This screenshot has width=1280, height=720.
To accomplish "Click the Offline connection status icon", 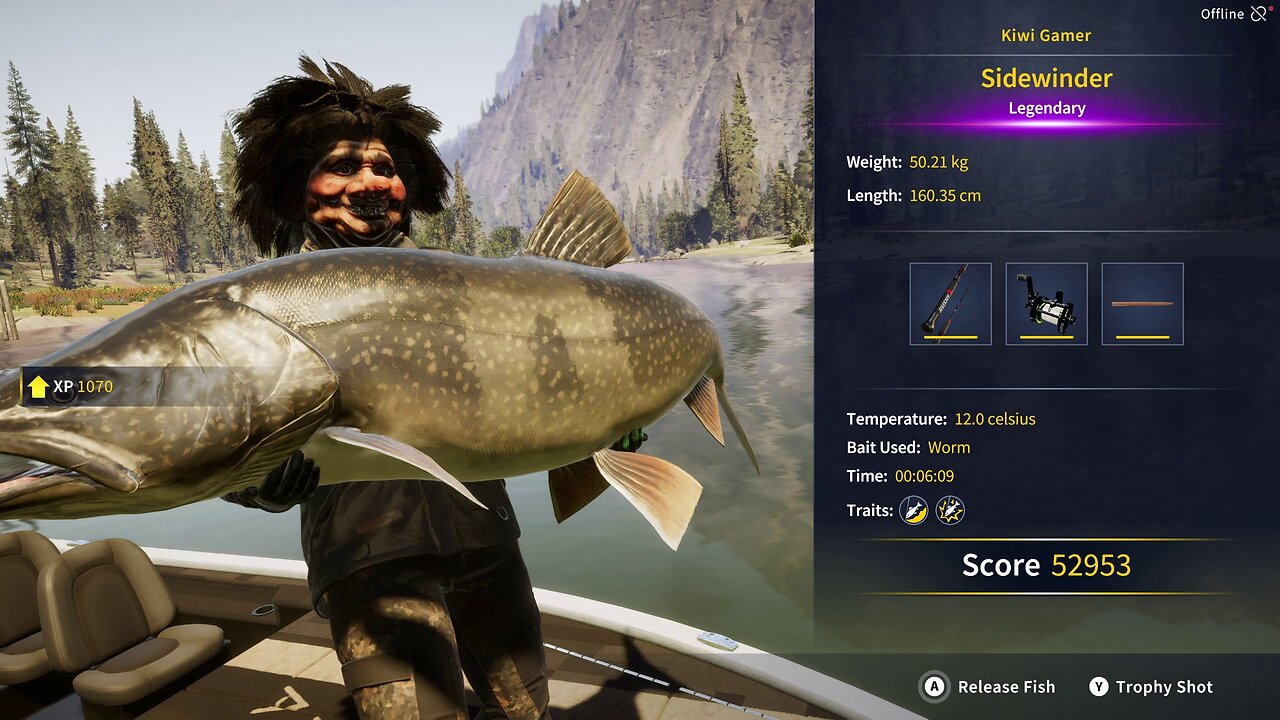I will tap(1258, 14).
